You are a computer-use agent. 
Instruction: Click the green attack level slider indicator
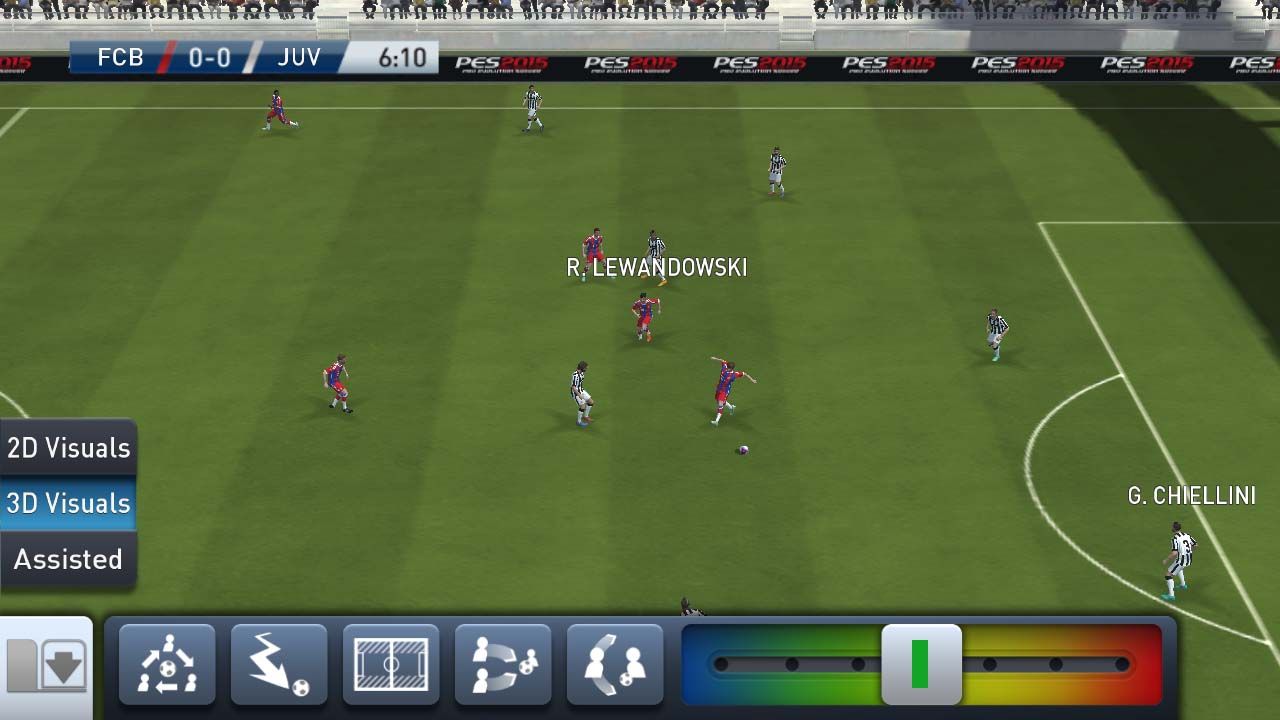(x=921, y=664)
